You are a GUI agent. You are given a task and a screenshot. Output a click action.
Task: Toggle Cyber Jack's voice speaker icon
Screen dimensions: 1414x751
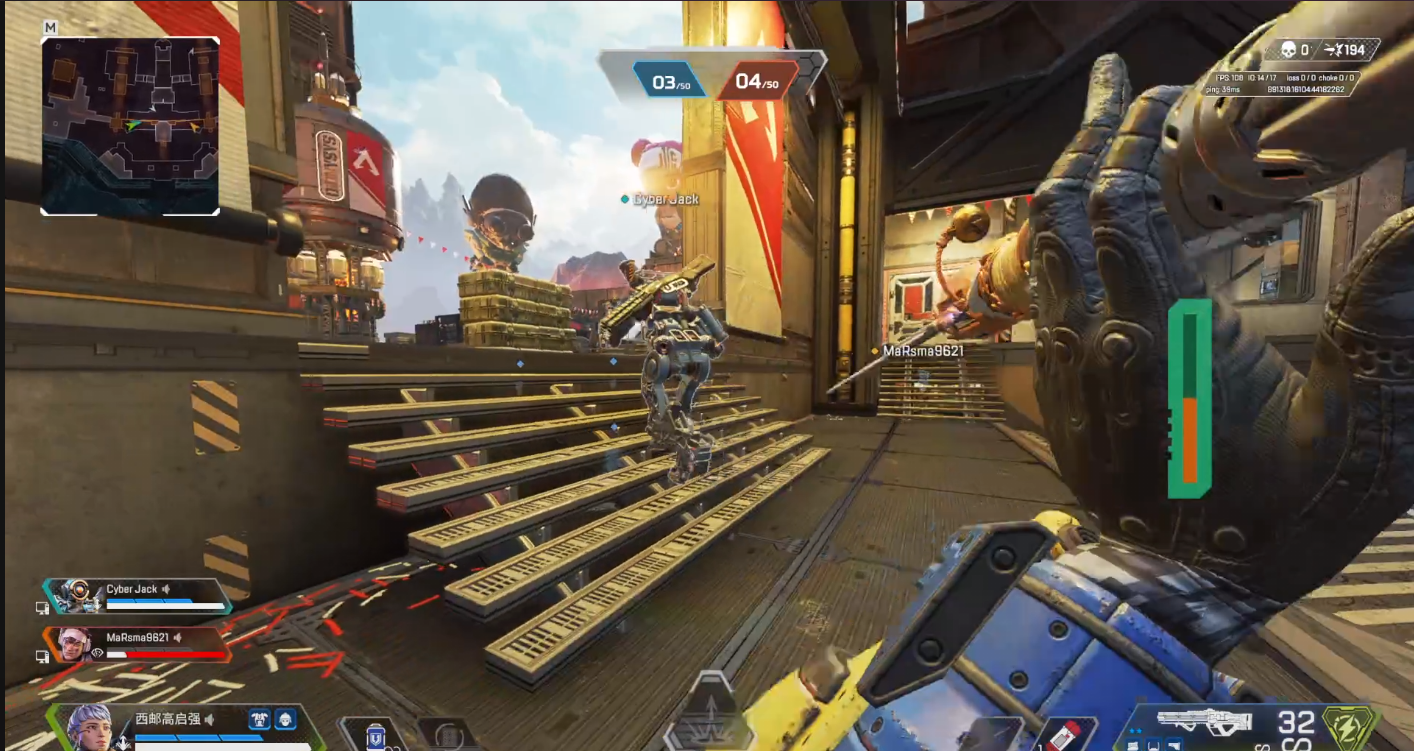[167, 589]
